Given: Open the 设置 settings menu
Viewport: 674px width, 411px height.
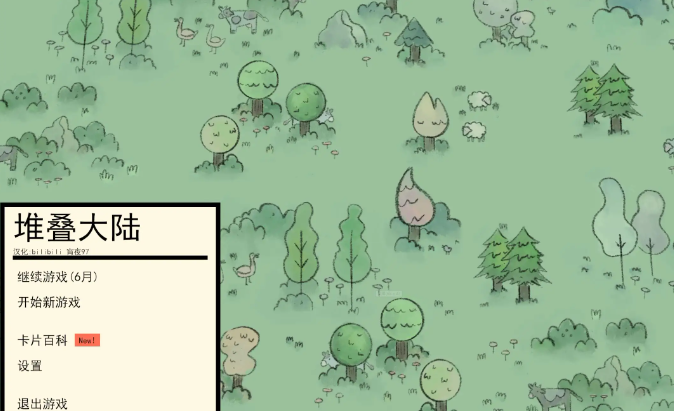Looking at the screenshot, I should click(x=30, y=366).
